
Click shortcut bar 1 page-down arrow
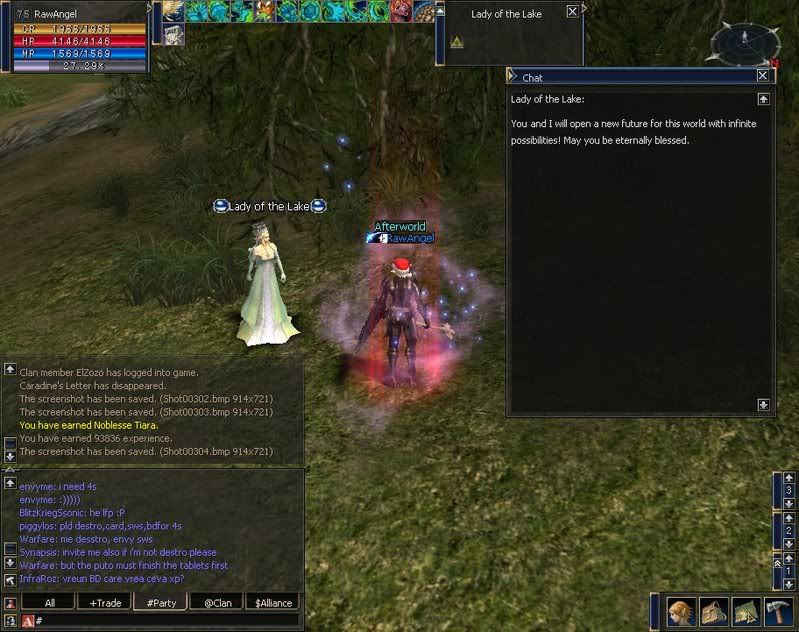789,583
